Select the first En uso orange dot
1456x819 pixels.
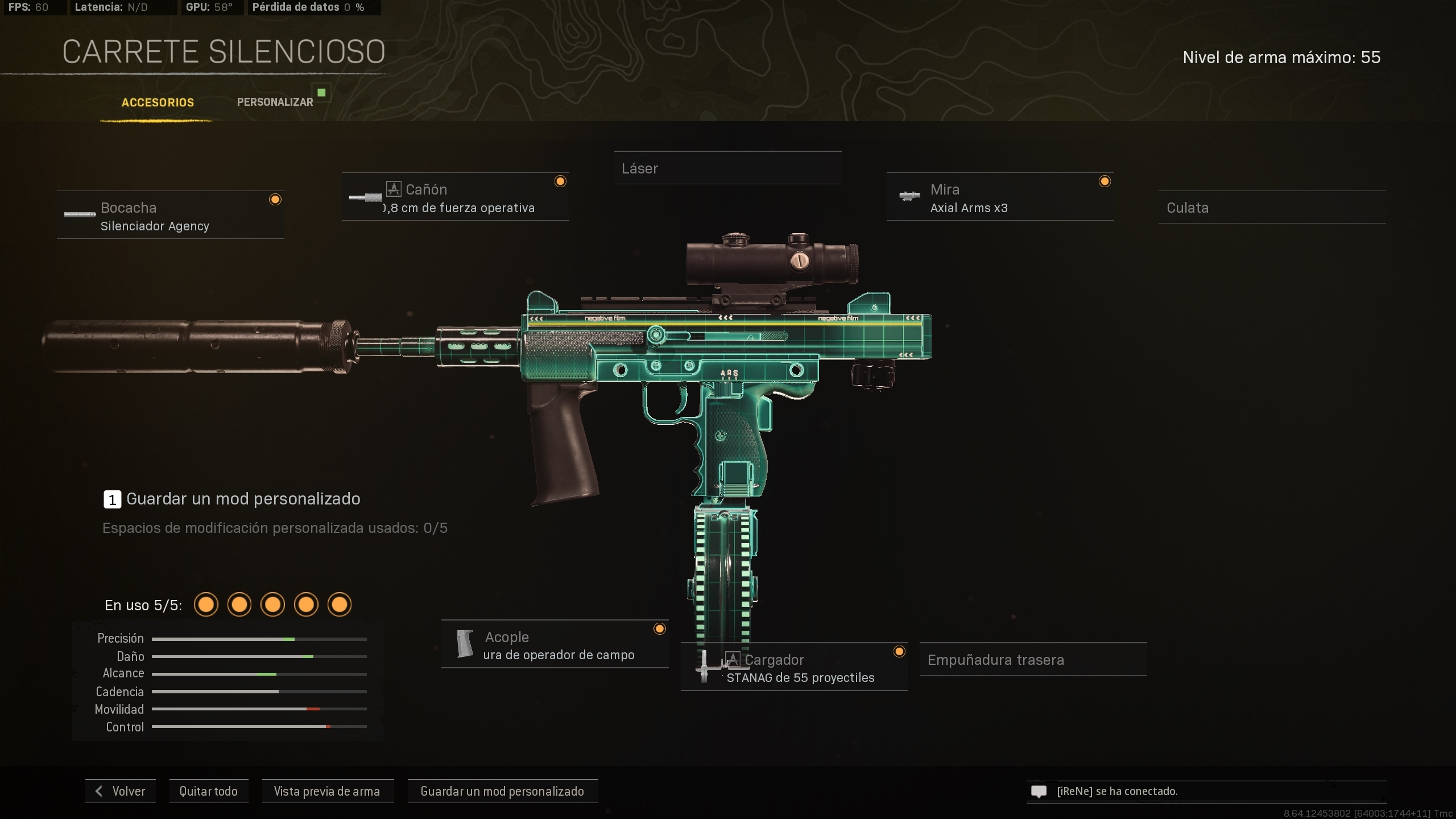pyautogui.click(x=206, y=605)
